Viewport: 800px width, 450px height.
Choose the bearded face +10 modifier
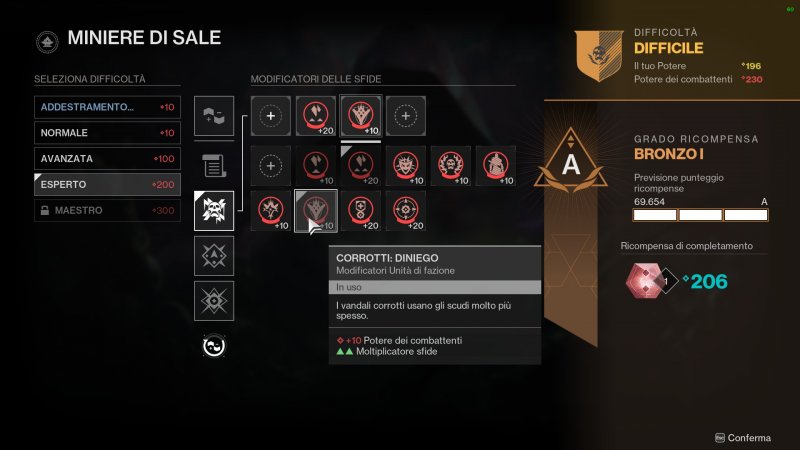coord(451,166)
